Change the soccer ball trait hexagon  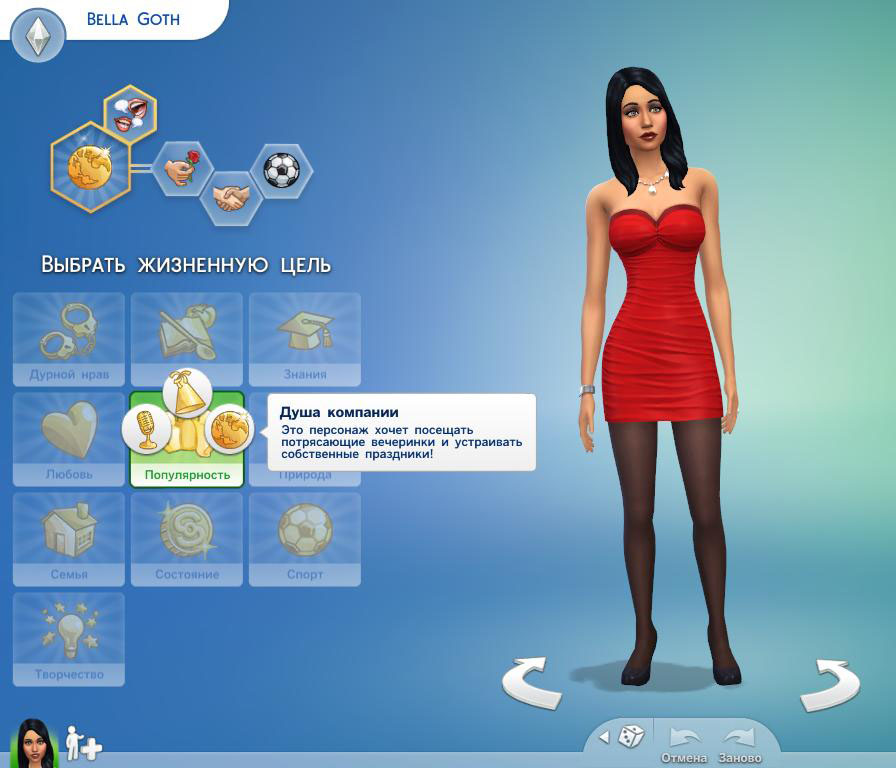[281, 170]
